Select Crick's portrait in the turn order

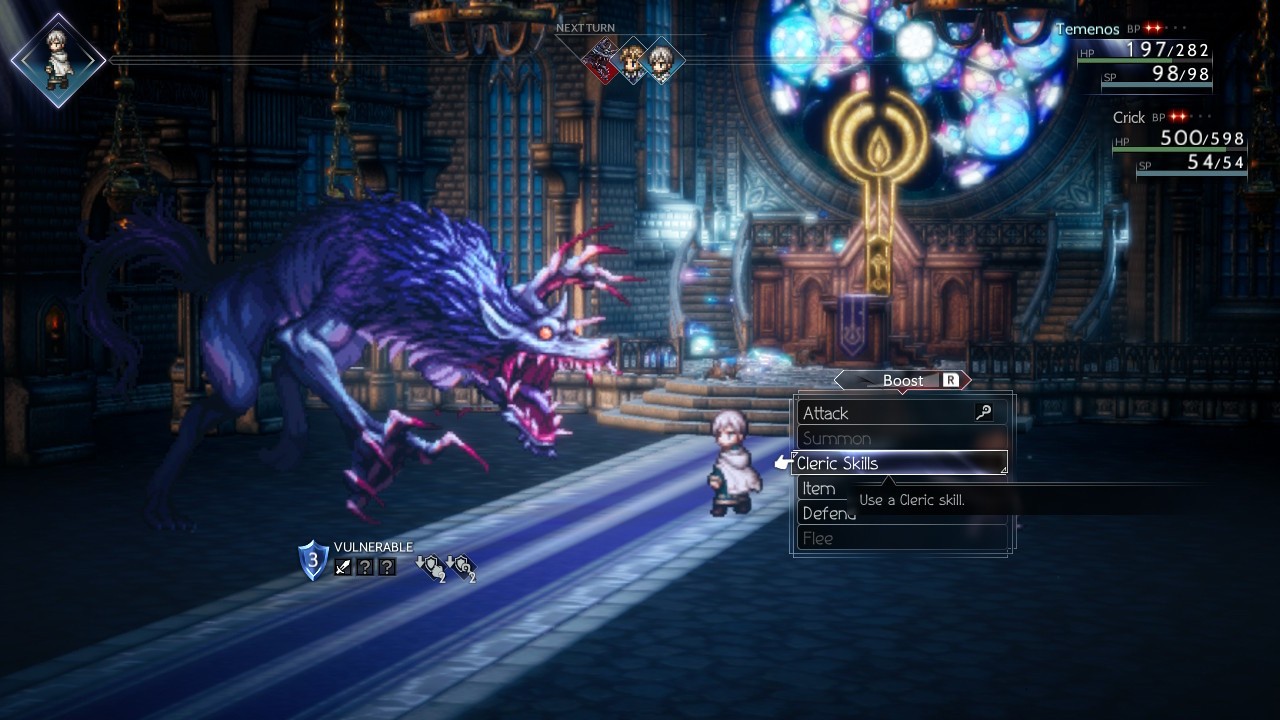(632, 62)
